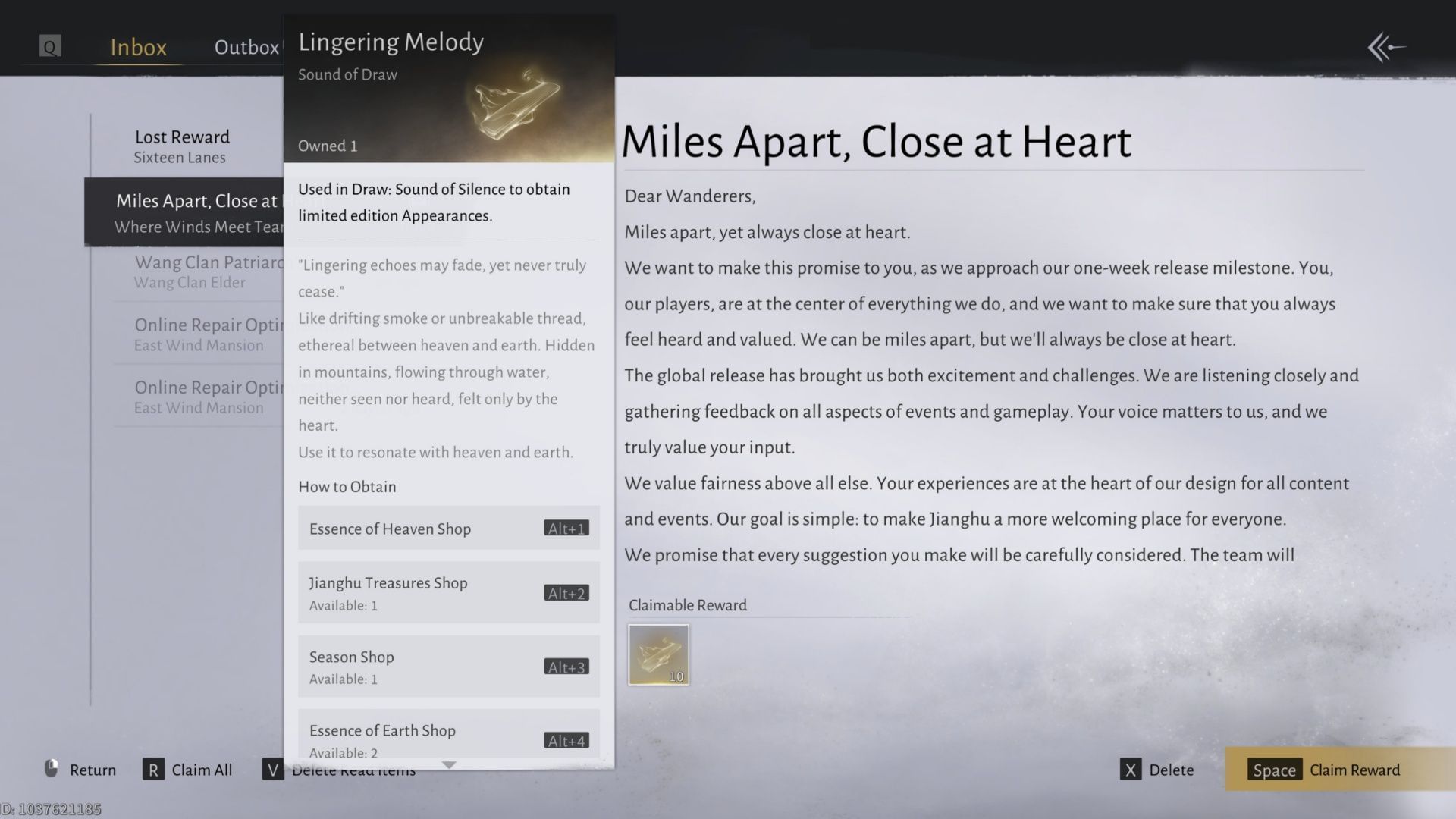The width and height of the screenshot is (1456, 819).
Task: Click the Space key icon on Claim Reward
Action: [x=1274, y=770]
